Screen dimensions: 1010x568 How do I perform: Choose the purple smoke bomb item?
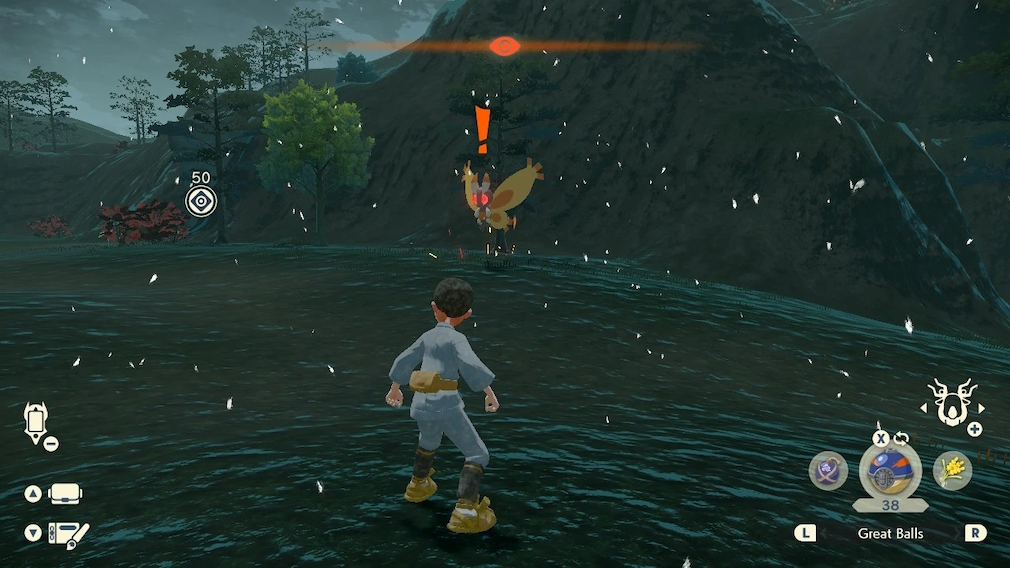click(828, 471)
